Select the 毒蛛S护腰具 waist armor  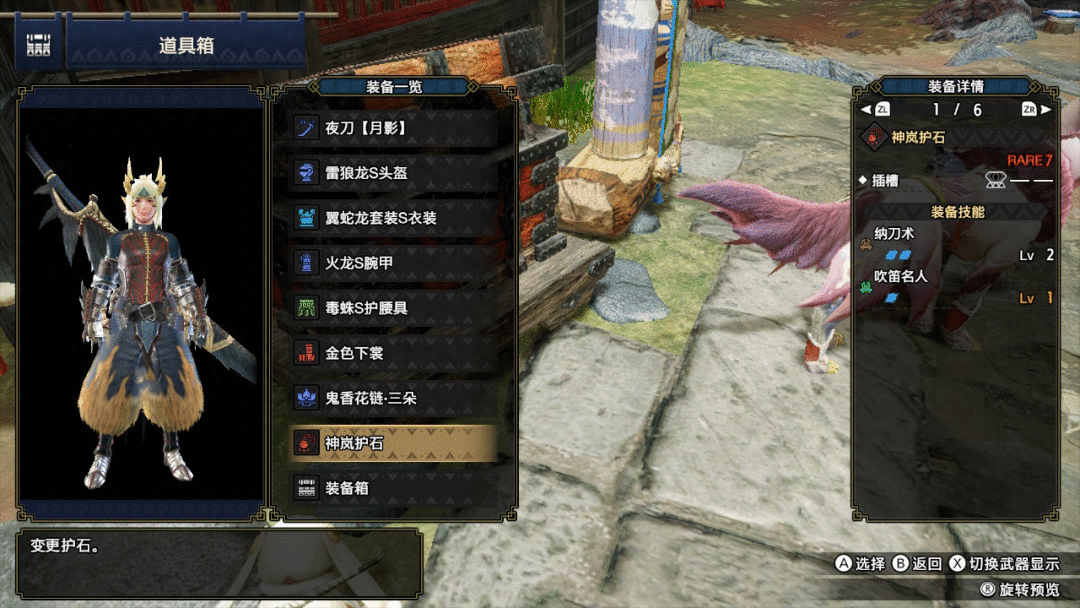[394, 308]
